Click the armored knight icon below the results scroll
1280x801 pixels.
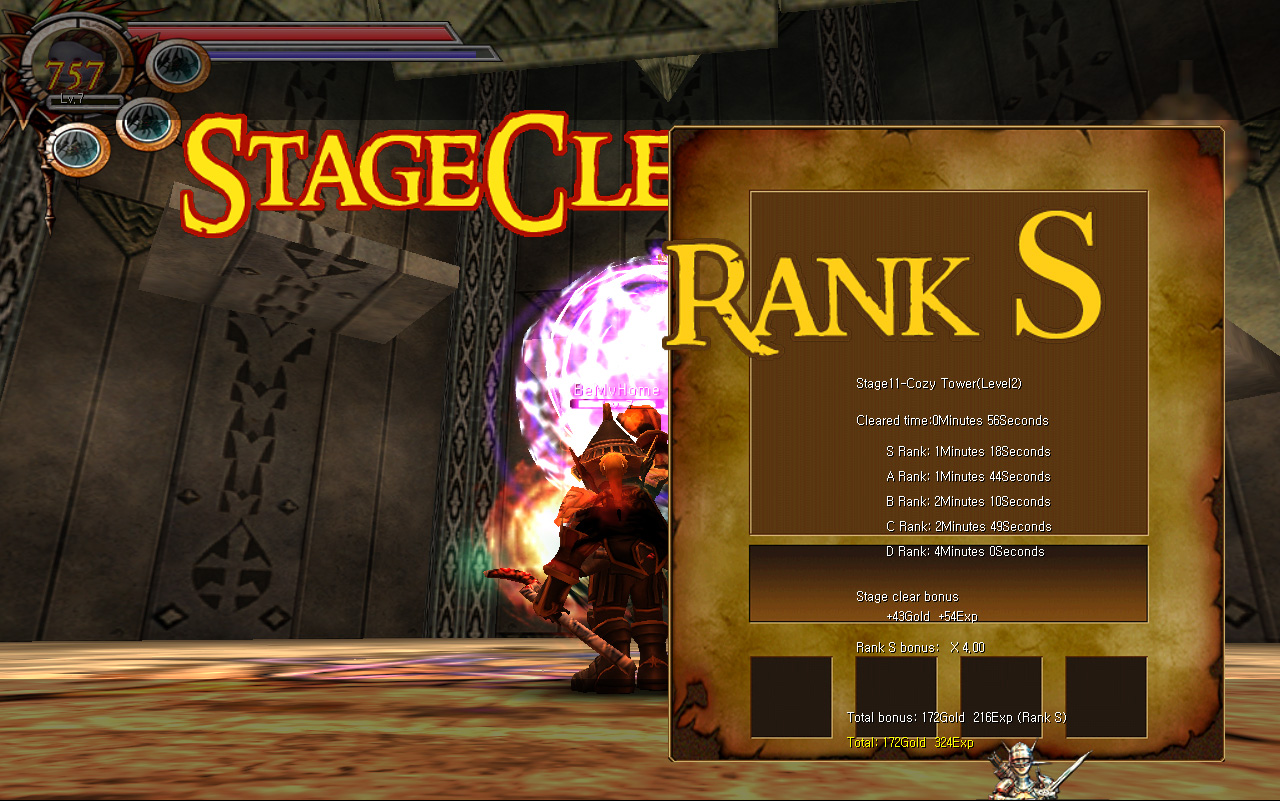[1022, 770]
